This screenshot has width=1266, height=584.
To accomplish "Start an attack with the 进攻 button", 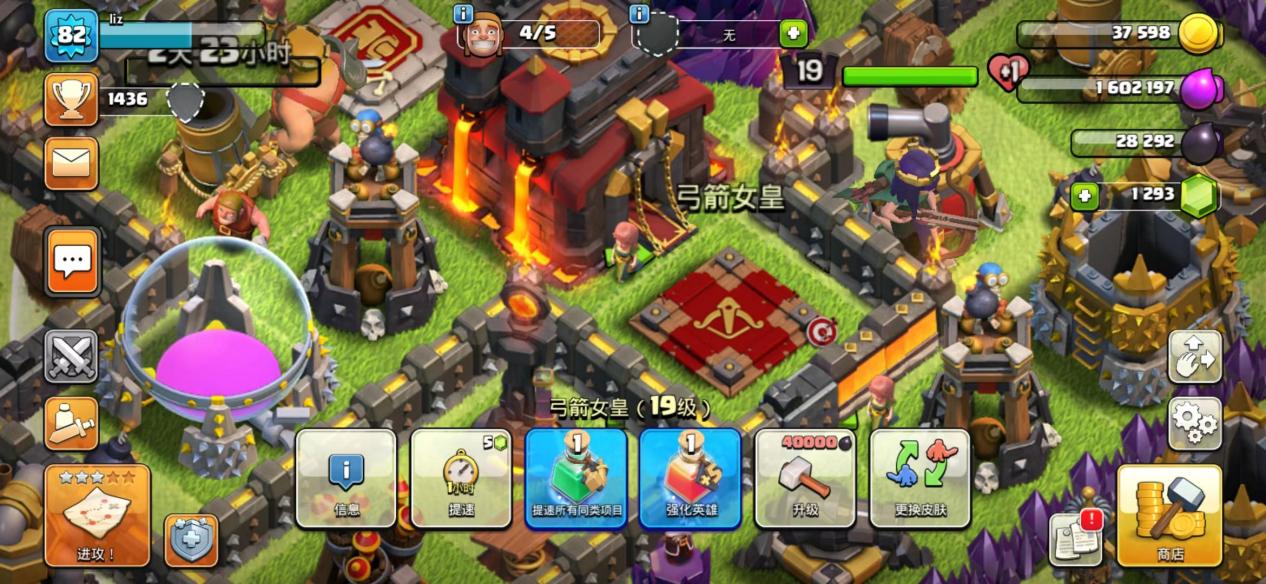I will pyautogui.click(x=97, y=515).
